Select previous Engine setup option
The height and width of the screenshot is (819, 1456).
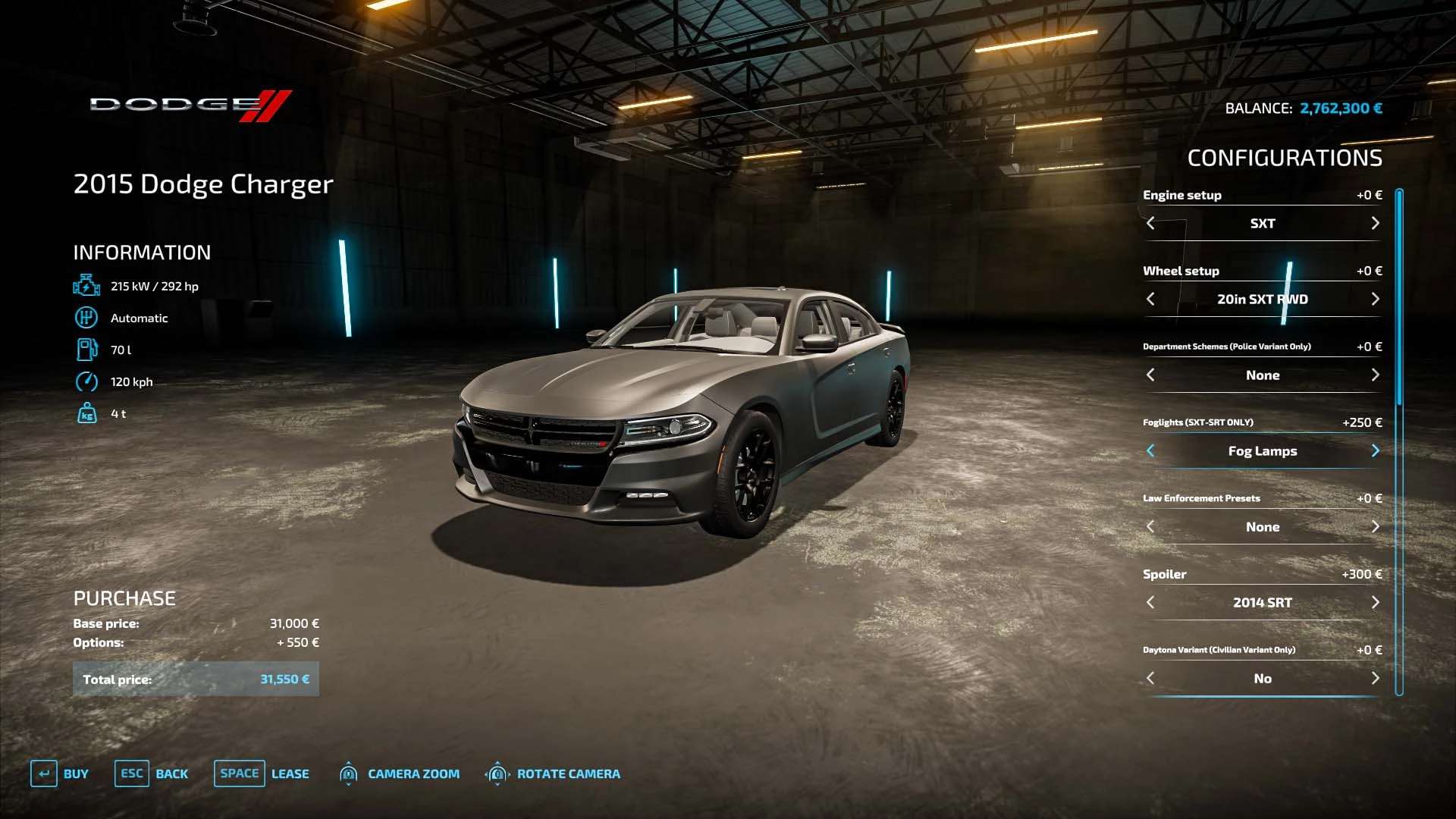(1150, 223)
